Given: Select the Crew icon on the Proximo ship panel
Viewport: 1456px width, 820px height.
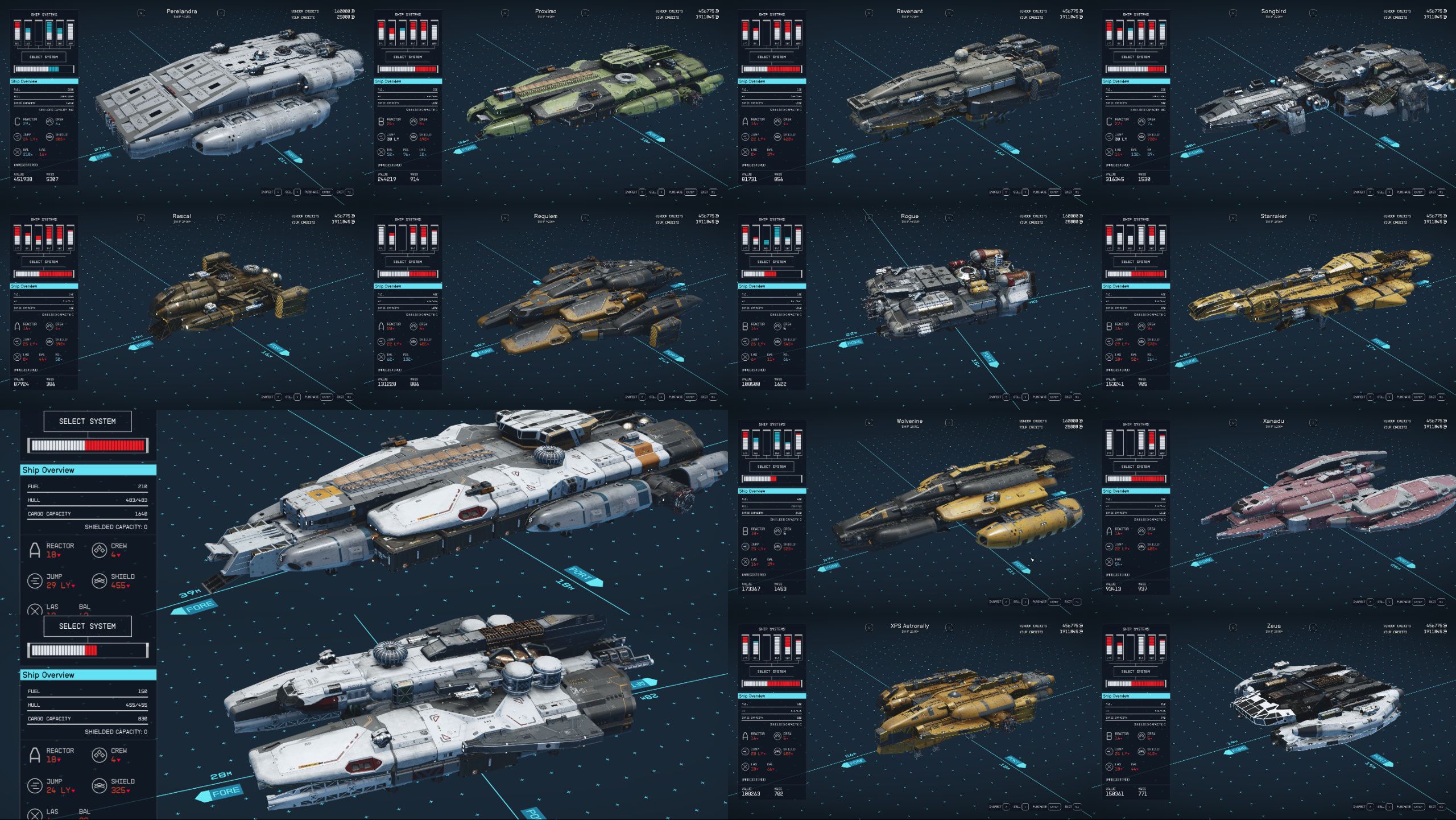Looking at the screenshot, I should [x=413, y=121].
